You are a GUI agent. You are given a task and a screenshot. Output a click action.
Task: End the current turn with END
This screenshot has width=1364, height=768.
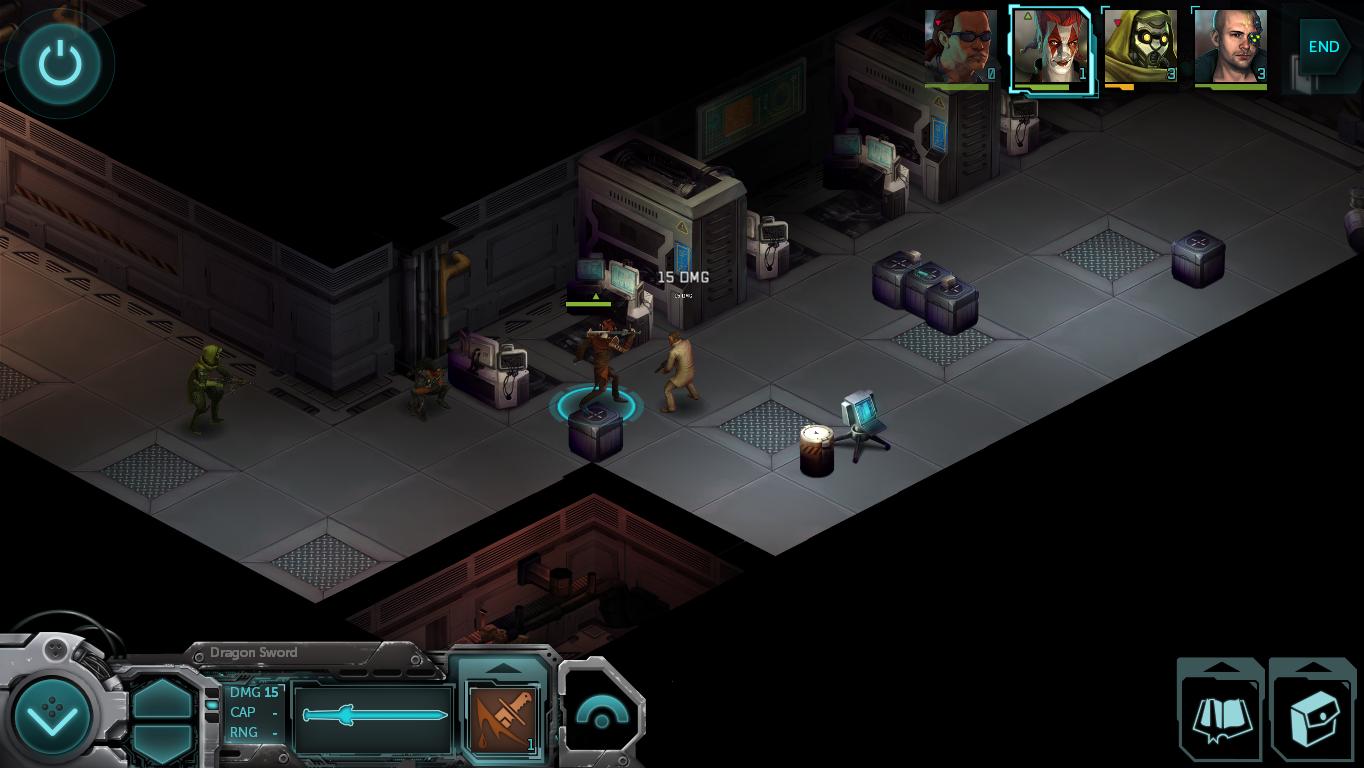(x=1323, y=47)
